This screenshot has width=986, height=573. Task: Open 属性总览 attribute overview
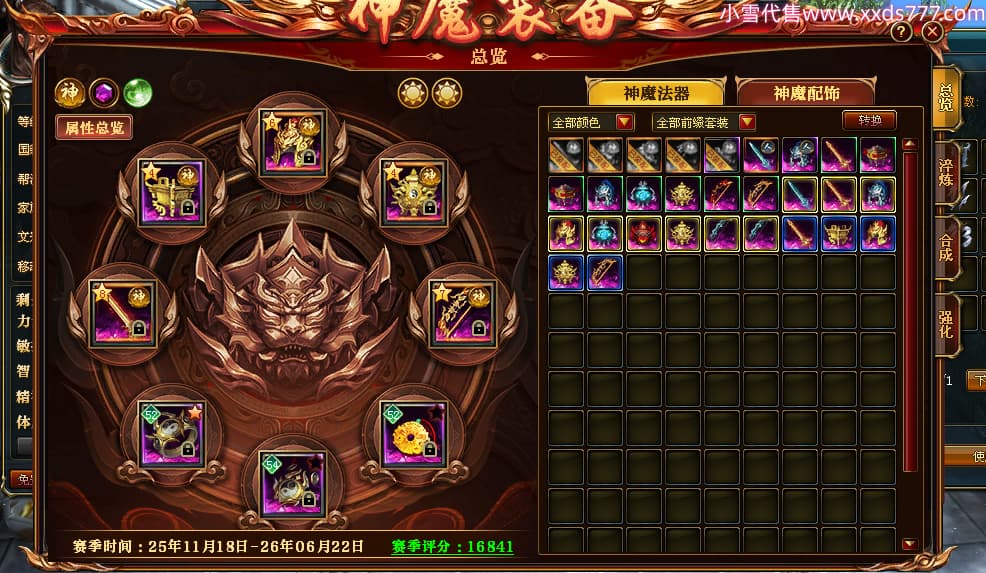pos(94,128)
